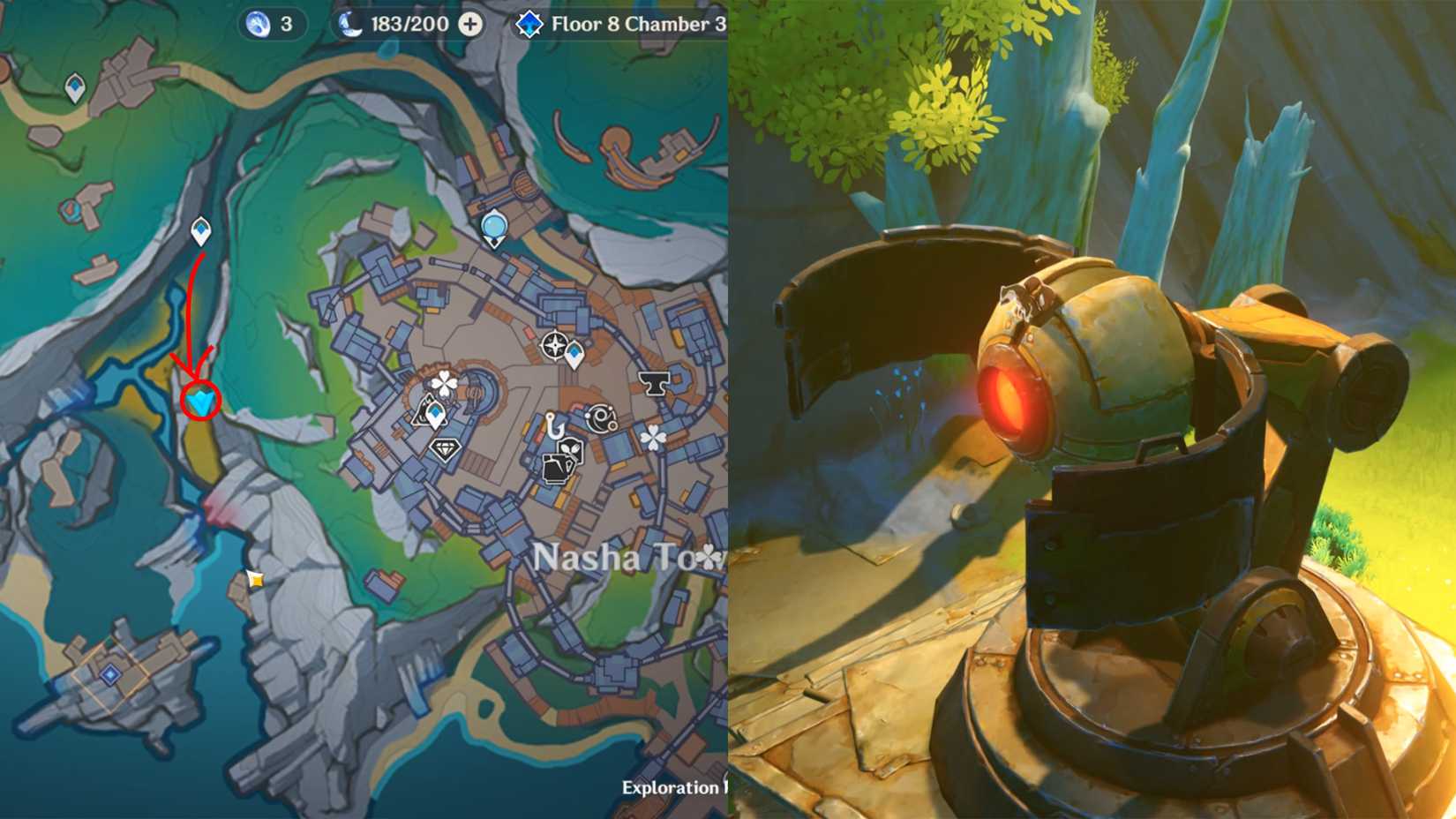Click the fishing spot hook icon

[x=554, y=425]
